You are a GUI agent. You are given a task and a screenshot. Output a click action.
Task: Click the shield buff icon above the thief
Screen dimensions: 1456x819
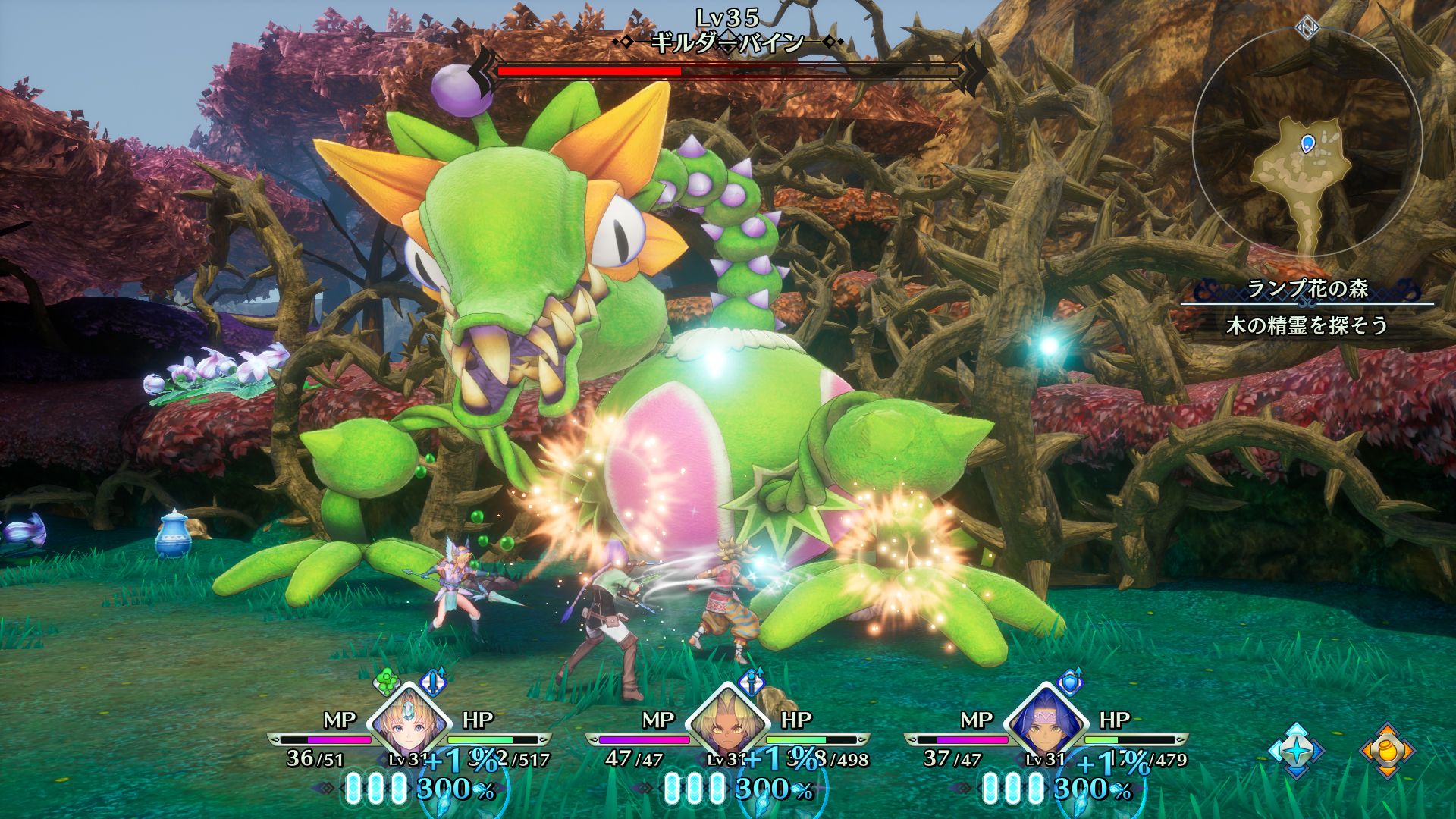pyautogui.click(x=1070, y=682)
